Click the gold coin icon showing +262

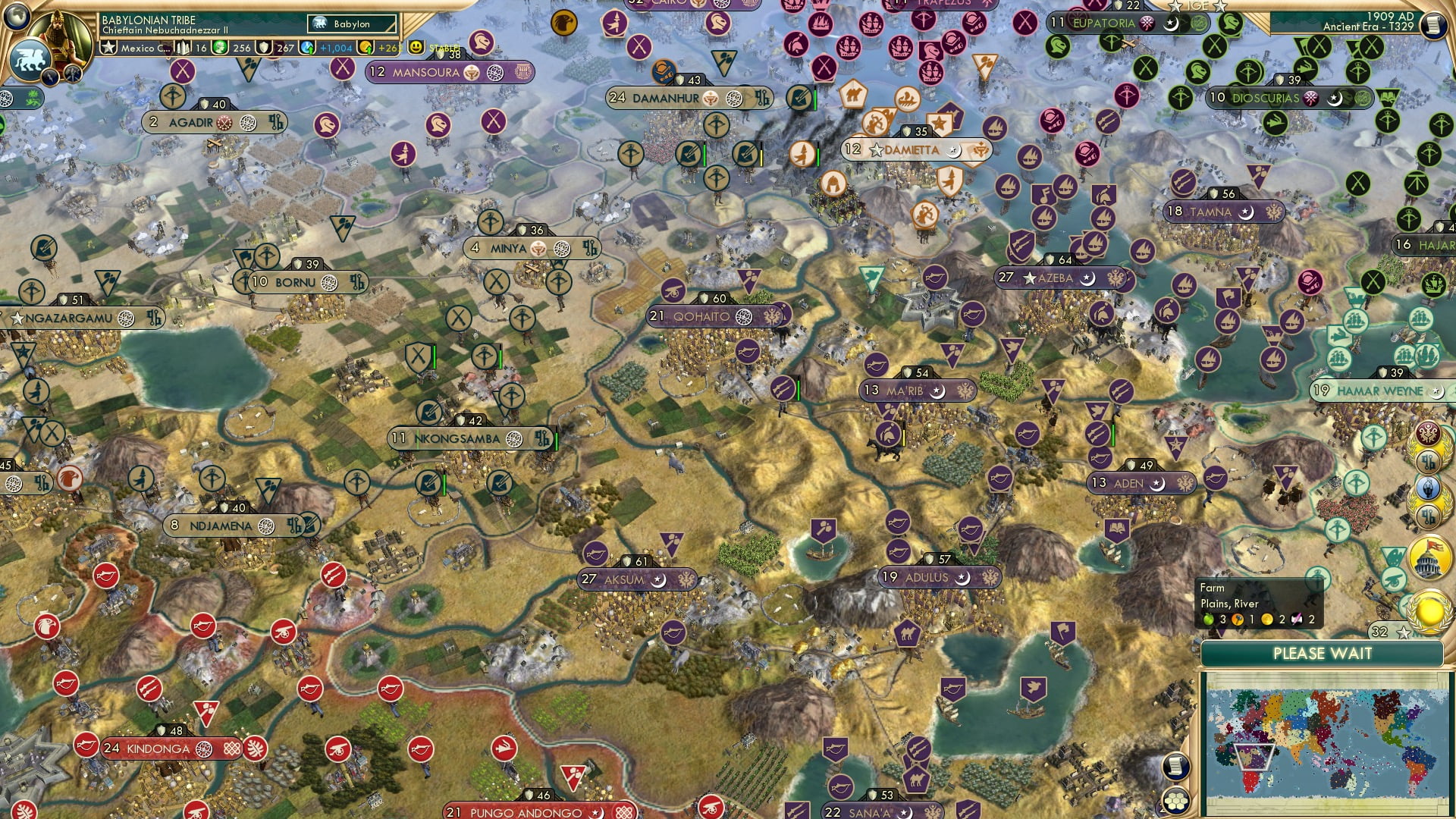tap(366, 49)
